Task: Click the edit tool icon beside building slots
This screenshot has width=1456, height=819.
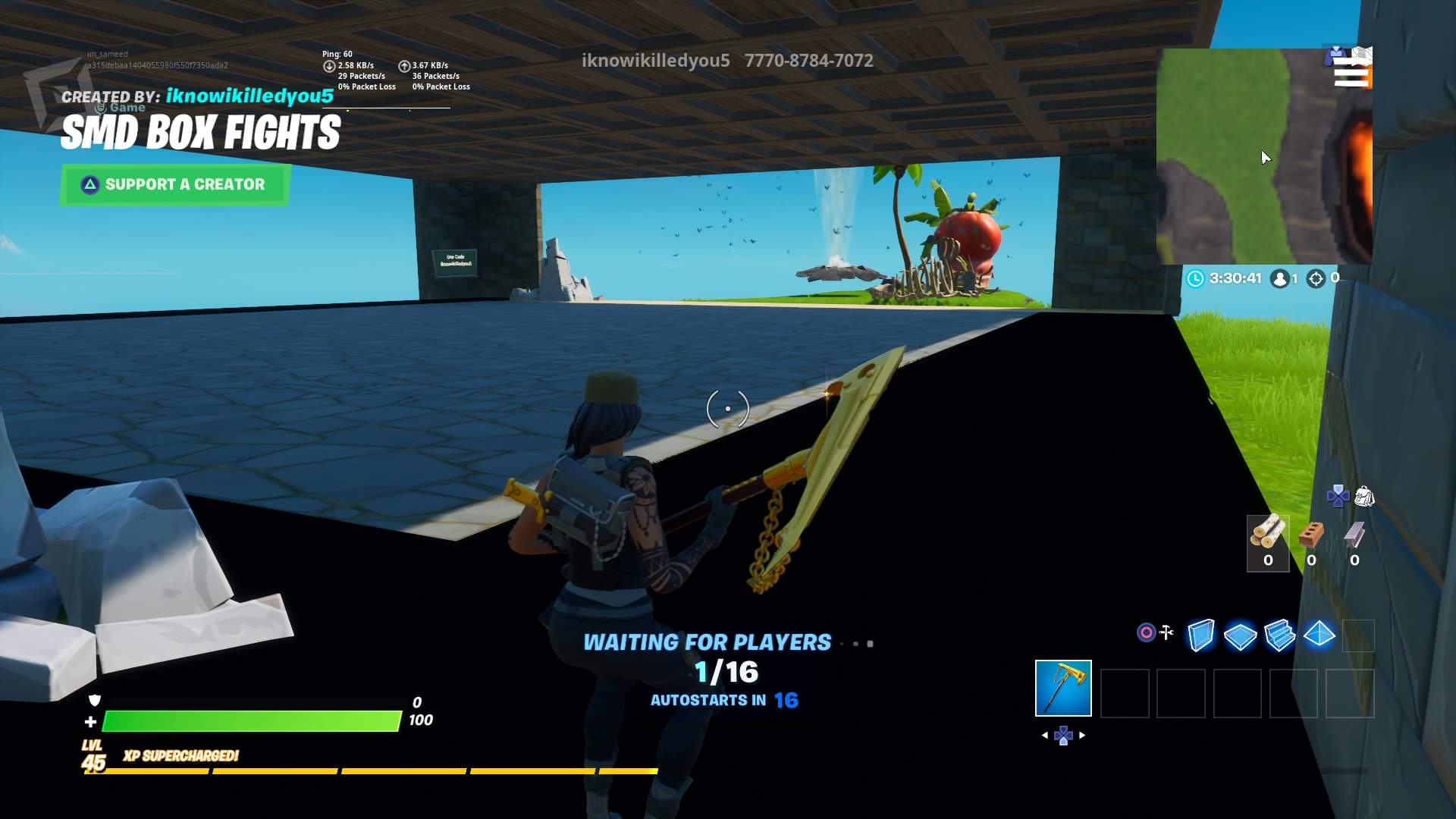Action: (1166, 632)
